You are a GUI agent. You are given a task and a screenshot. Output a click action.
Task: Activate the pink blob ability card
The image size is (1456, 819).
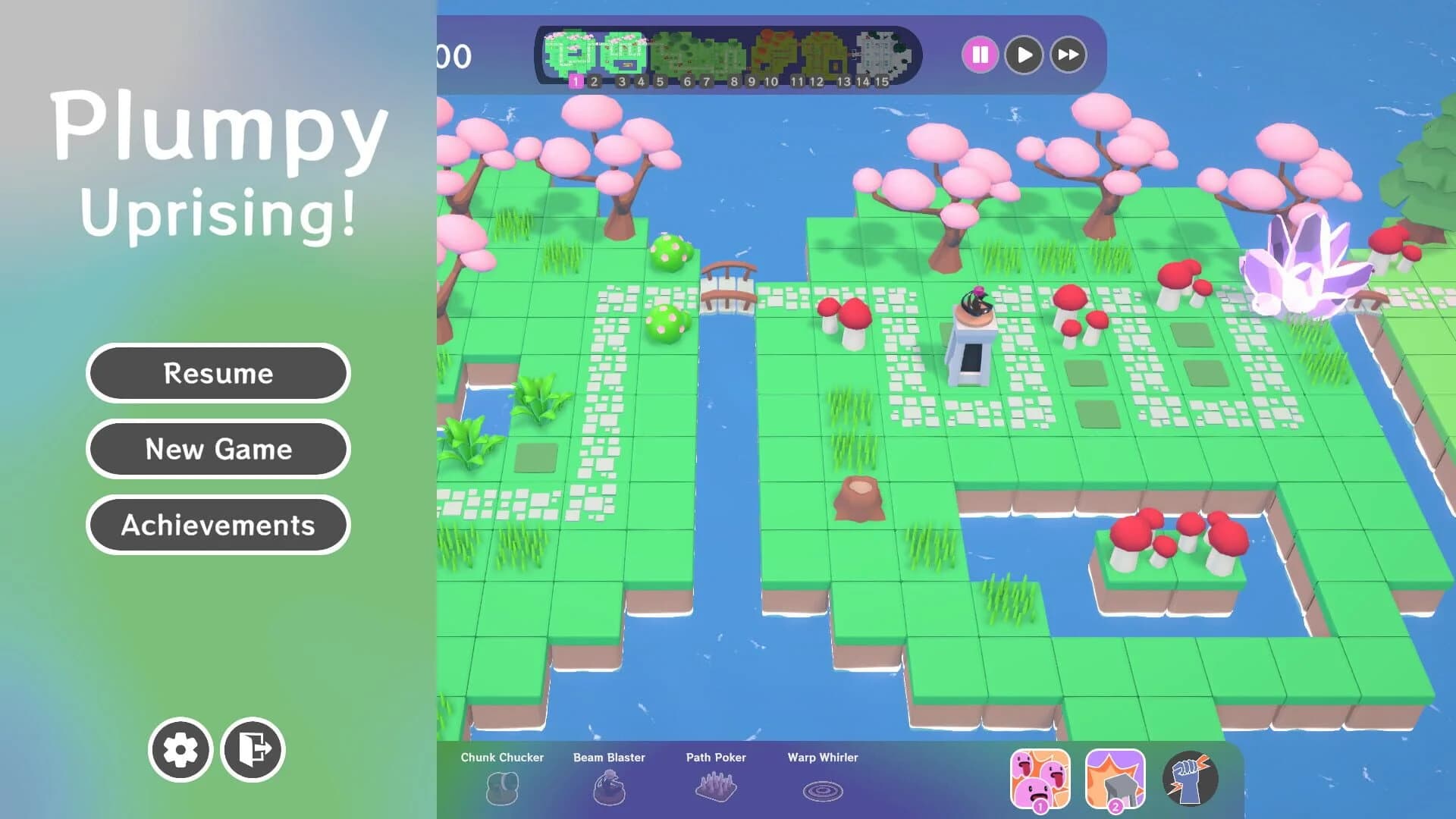coord(1041,777)
